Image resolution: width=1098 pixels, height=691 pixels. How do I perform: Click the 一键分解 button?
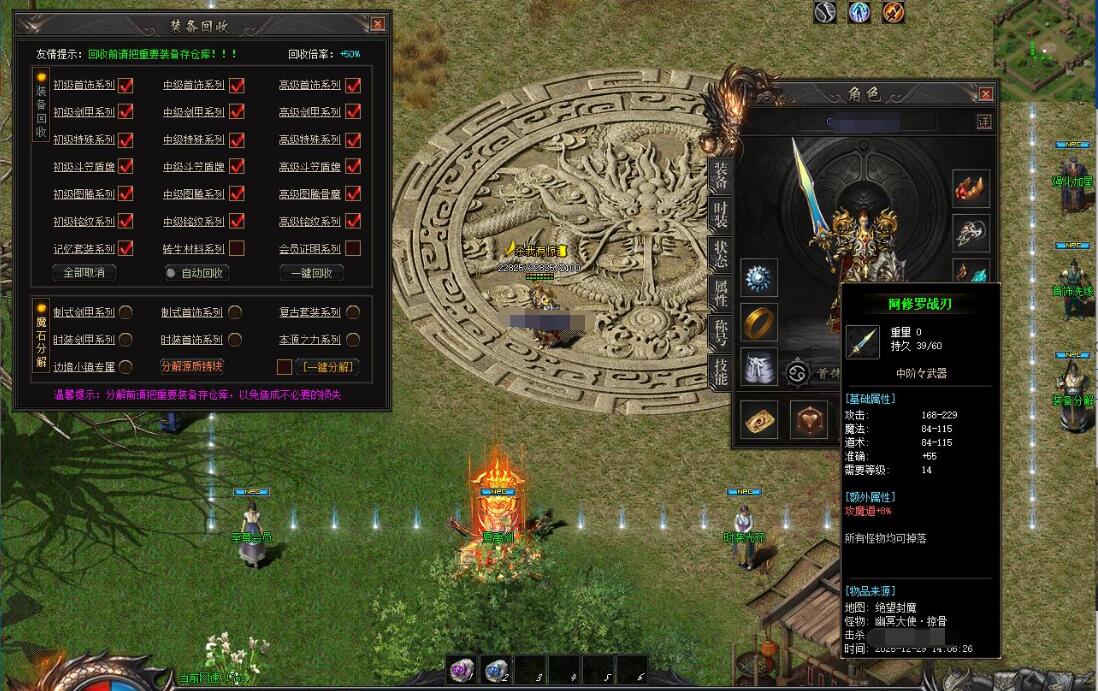click(327, 366)
